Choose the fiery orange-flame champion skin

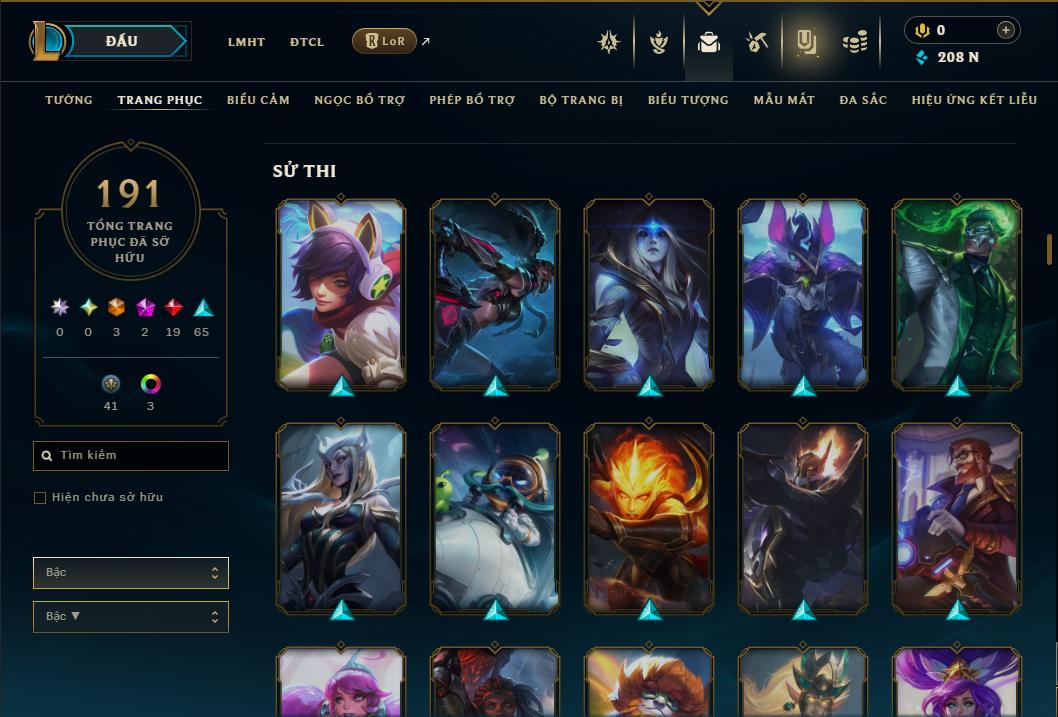(x=649, y=518)
